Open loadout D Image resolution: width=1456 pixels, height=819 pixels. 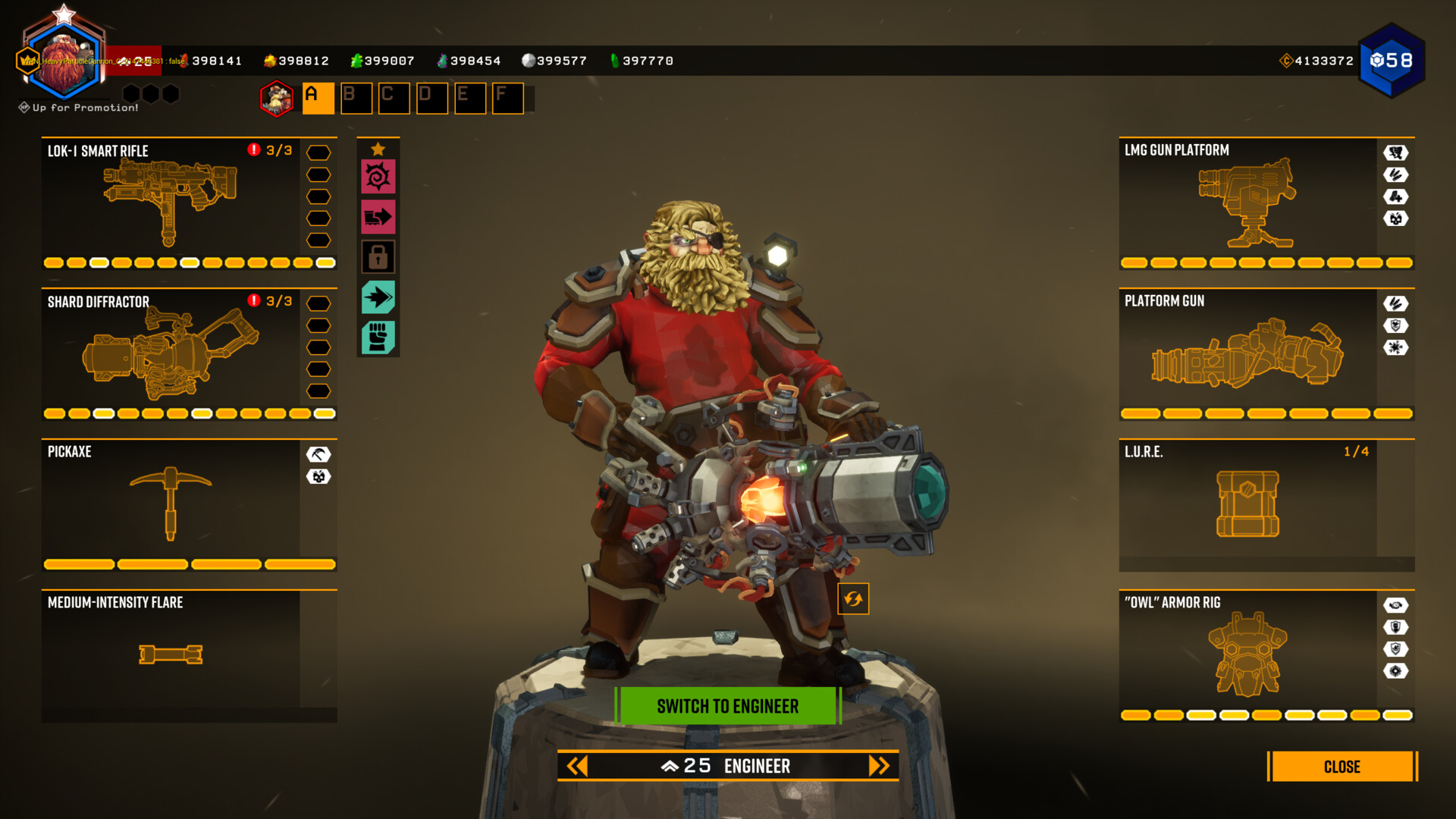click(431, 98)
